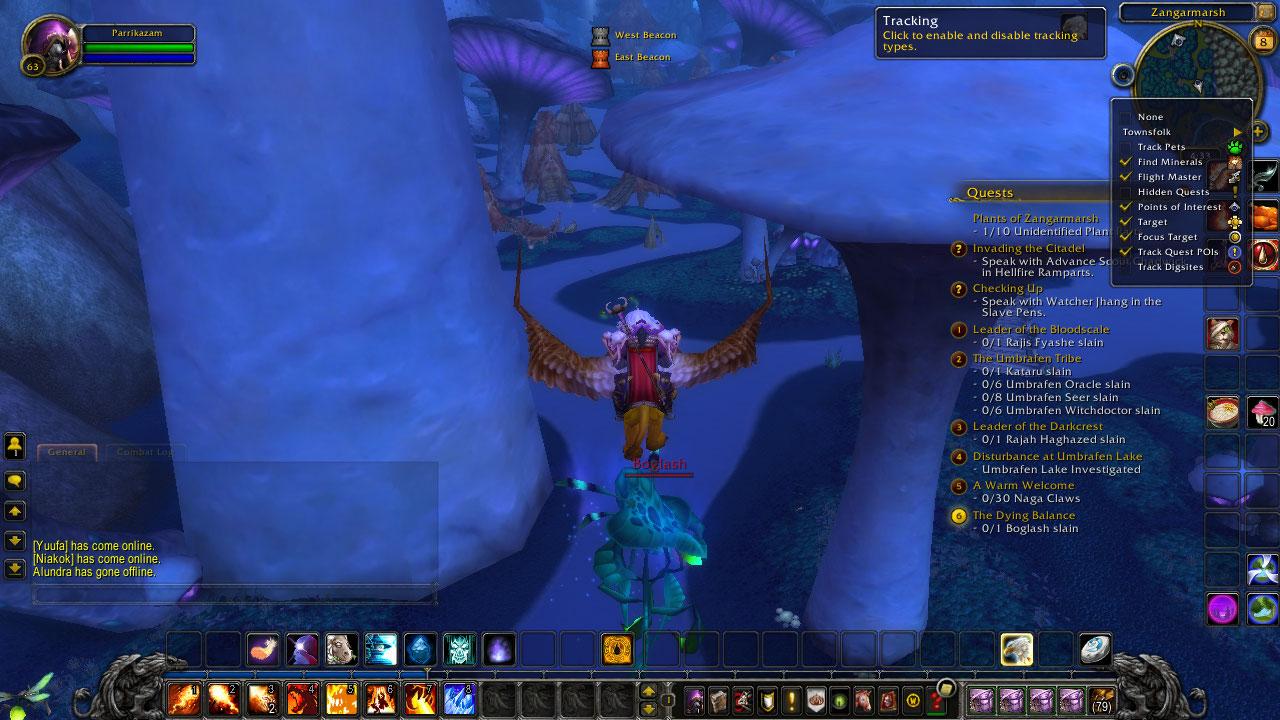Click the Parrikazam player portrait
Screen dimensions: 1280x720
click(x=51, y=45)
